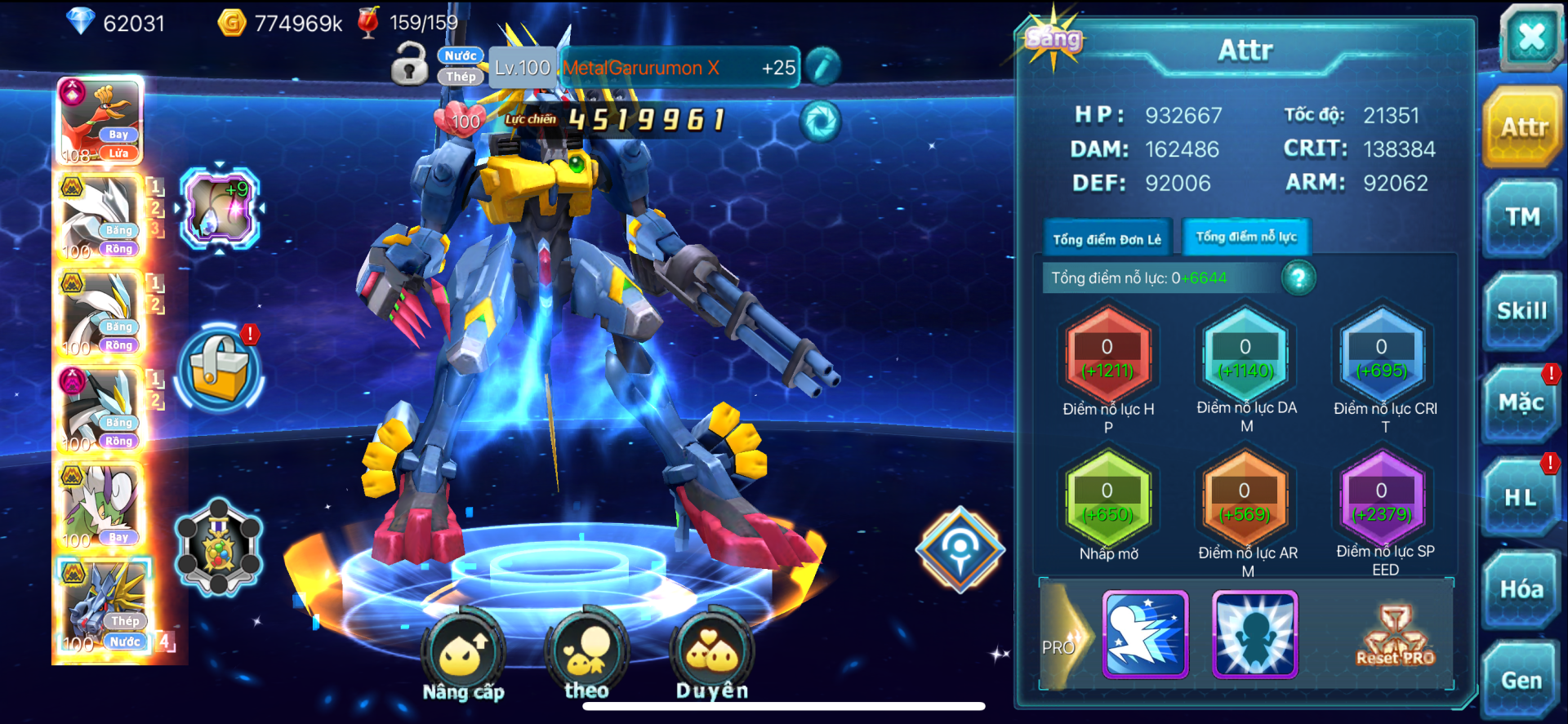The height and width of the screenshot is (724, 1568).
Task: Show the Tổng điểm Đơn Lẻ tab
Action: point(1107,239)
